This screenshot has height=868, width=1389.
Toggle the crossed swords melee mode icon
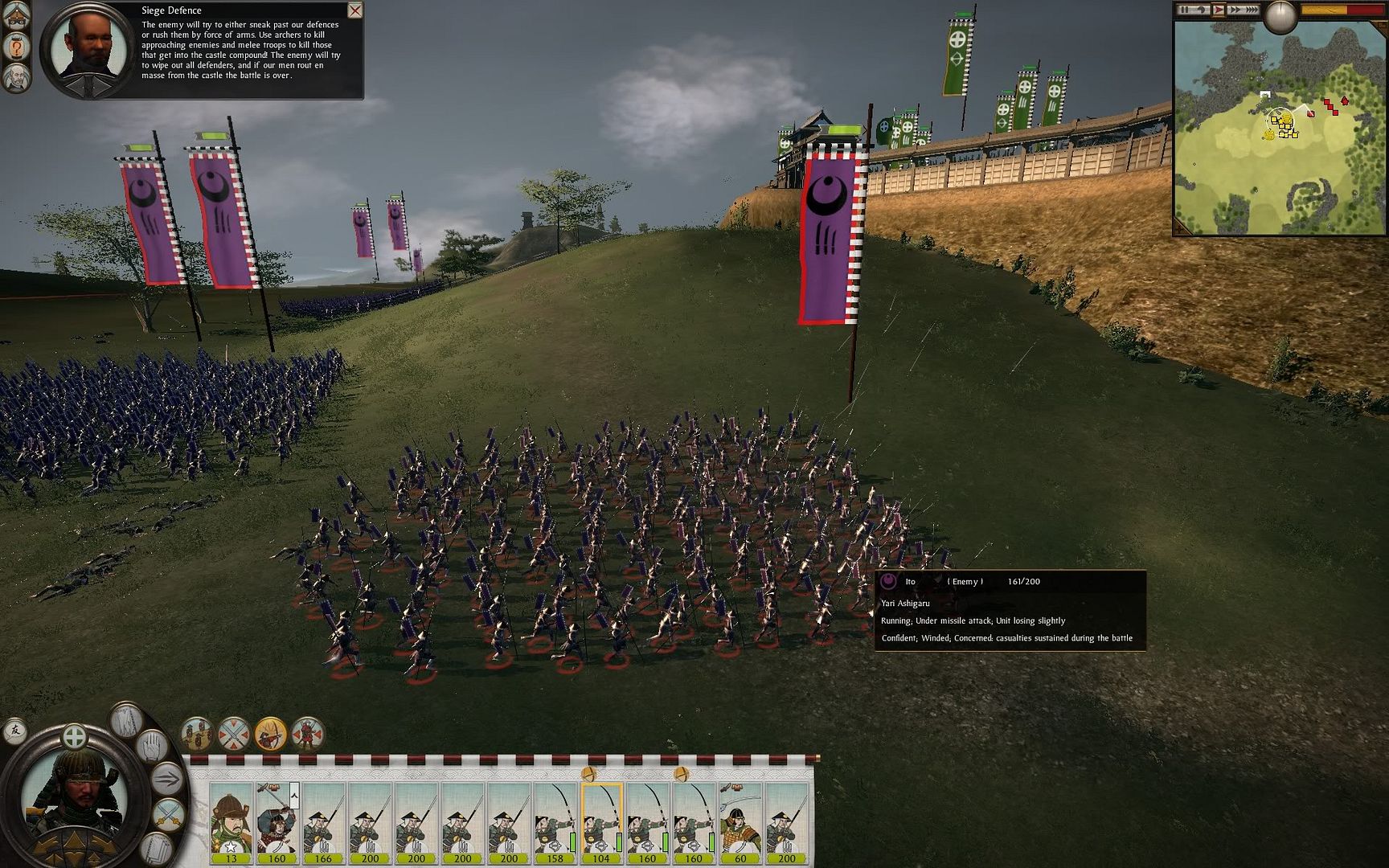pos(234,734)
